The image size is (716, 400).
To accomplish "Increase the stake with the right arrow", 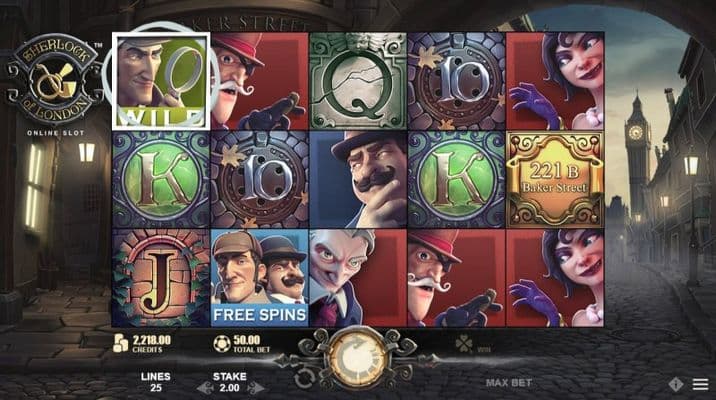I will 257,386.
